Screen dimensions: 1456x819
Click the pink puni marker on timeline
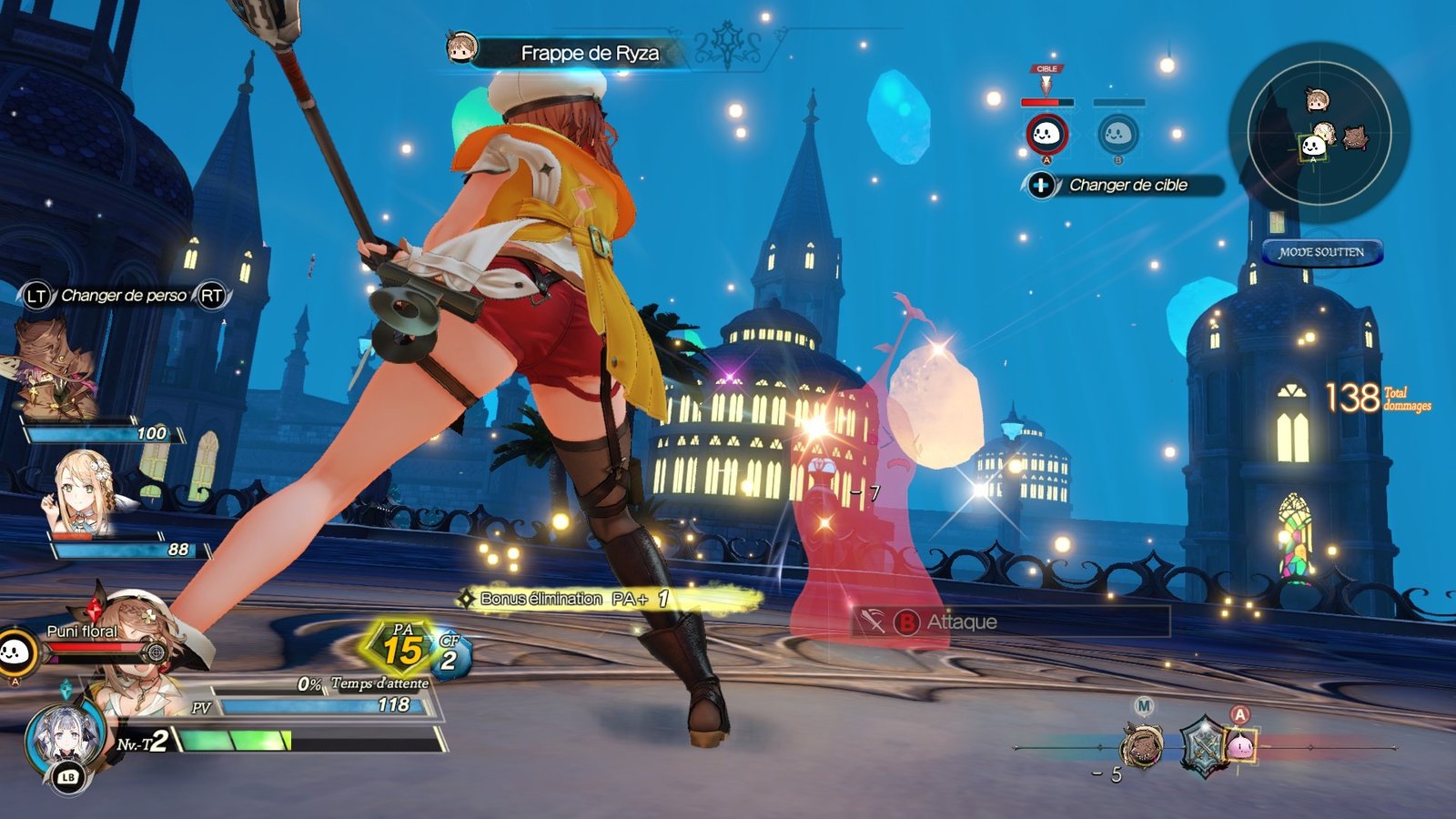click(x=1240, y=746)
